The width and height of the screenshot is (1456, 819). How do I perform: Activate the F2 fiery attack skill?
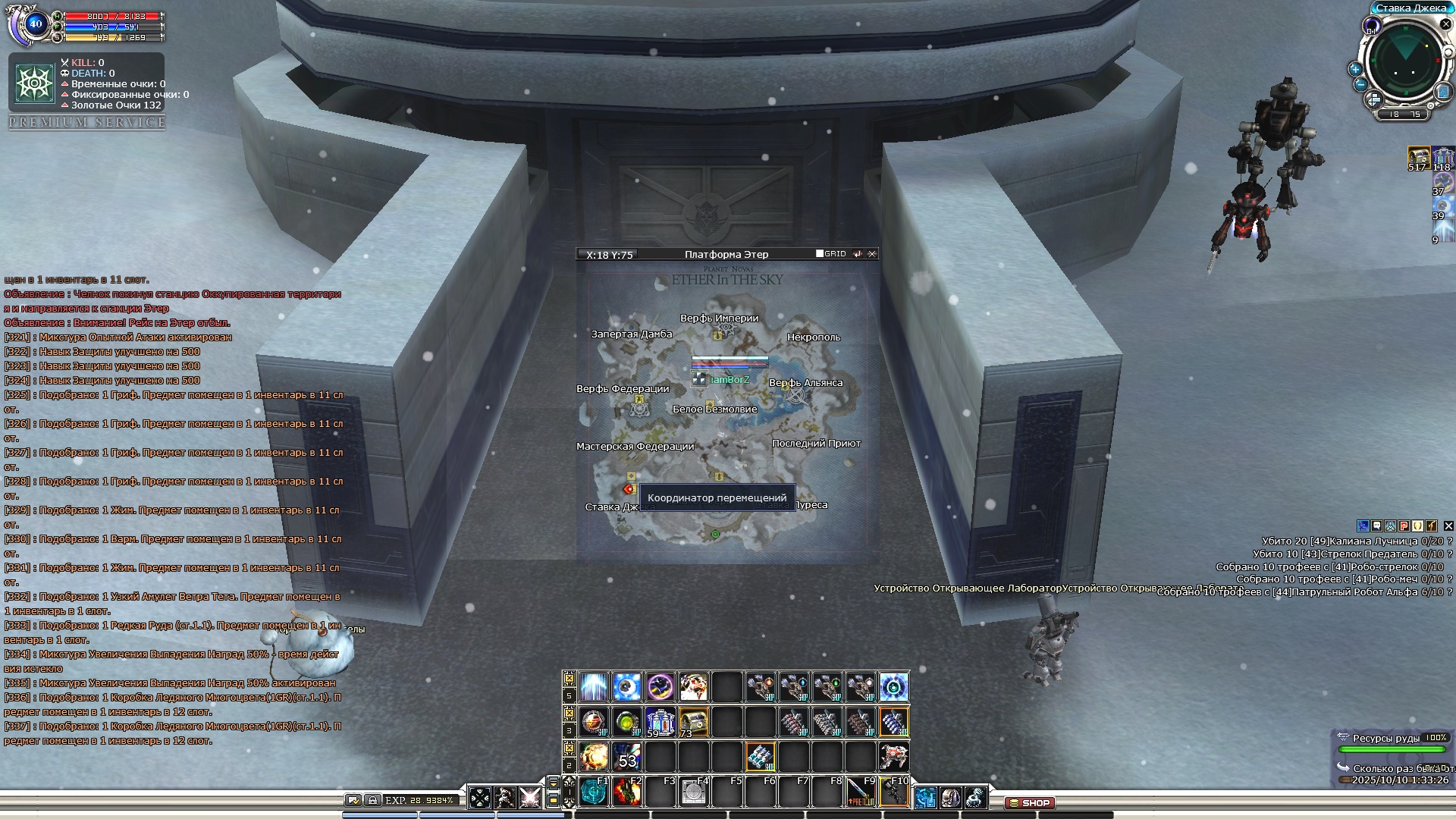click(x=627, y=792)
